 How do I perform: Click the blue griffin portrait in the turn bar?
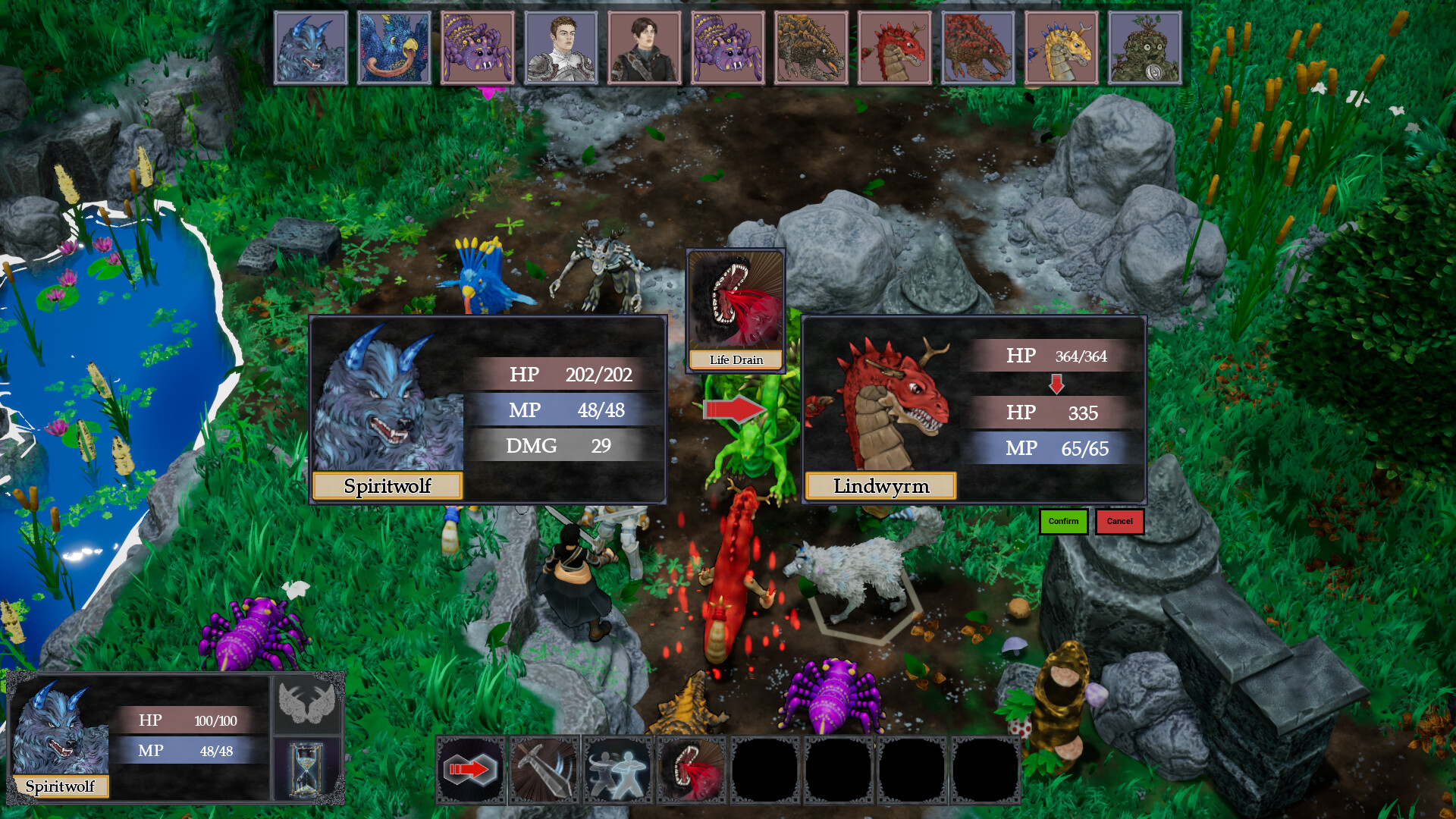coord(394,47)
